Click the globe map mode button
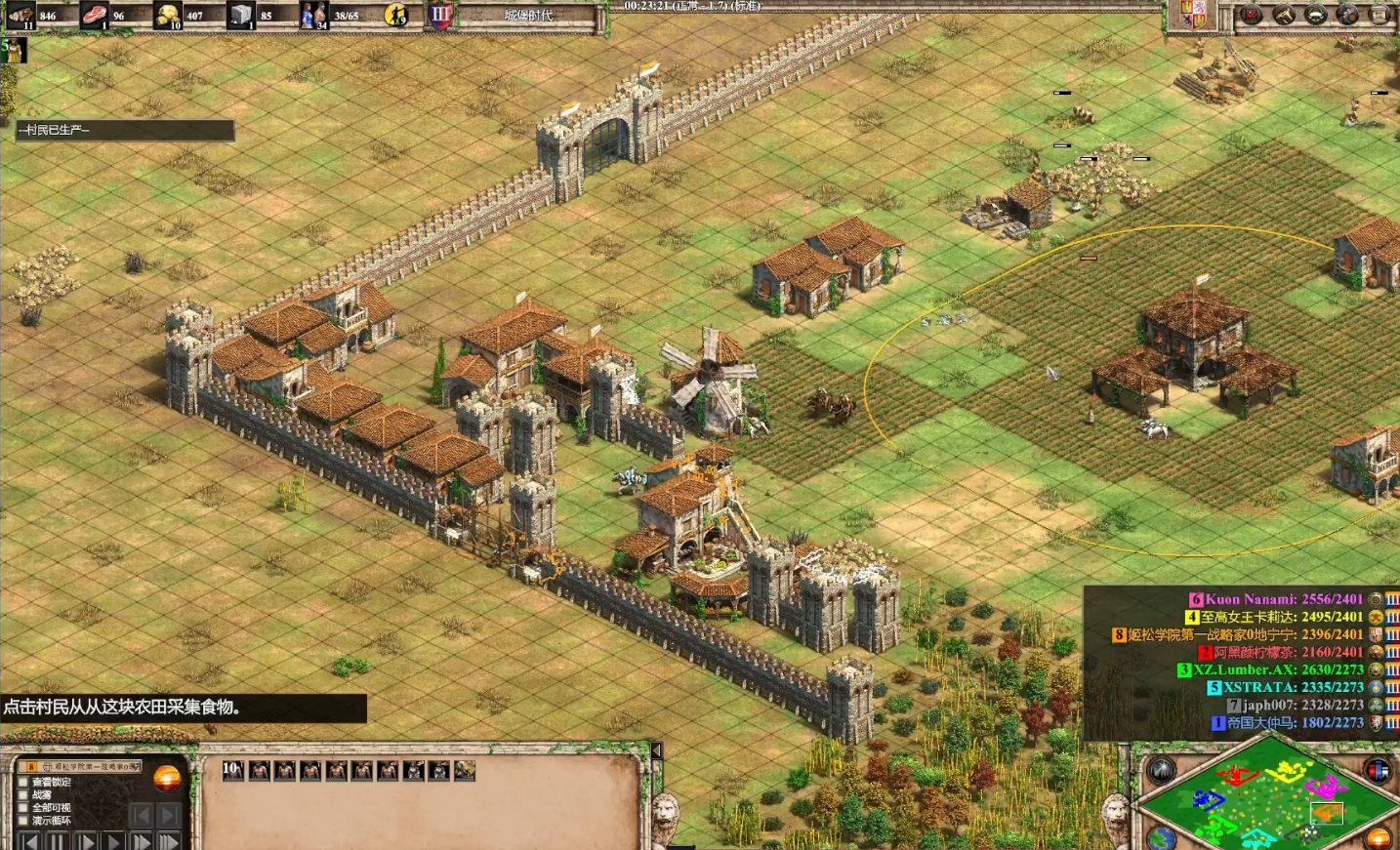This screenshot has width=1400, height=850. tap(1160, 837)
